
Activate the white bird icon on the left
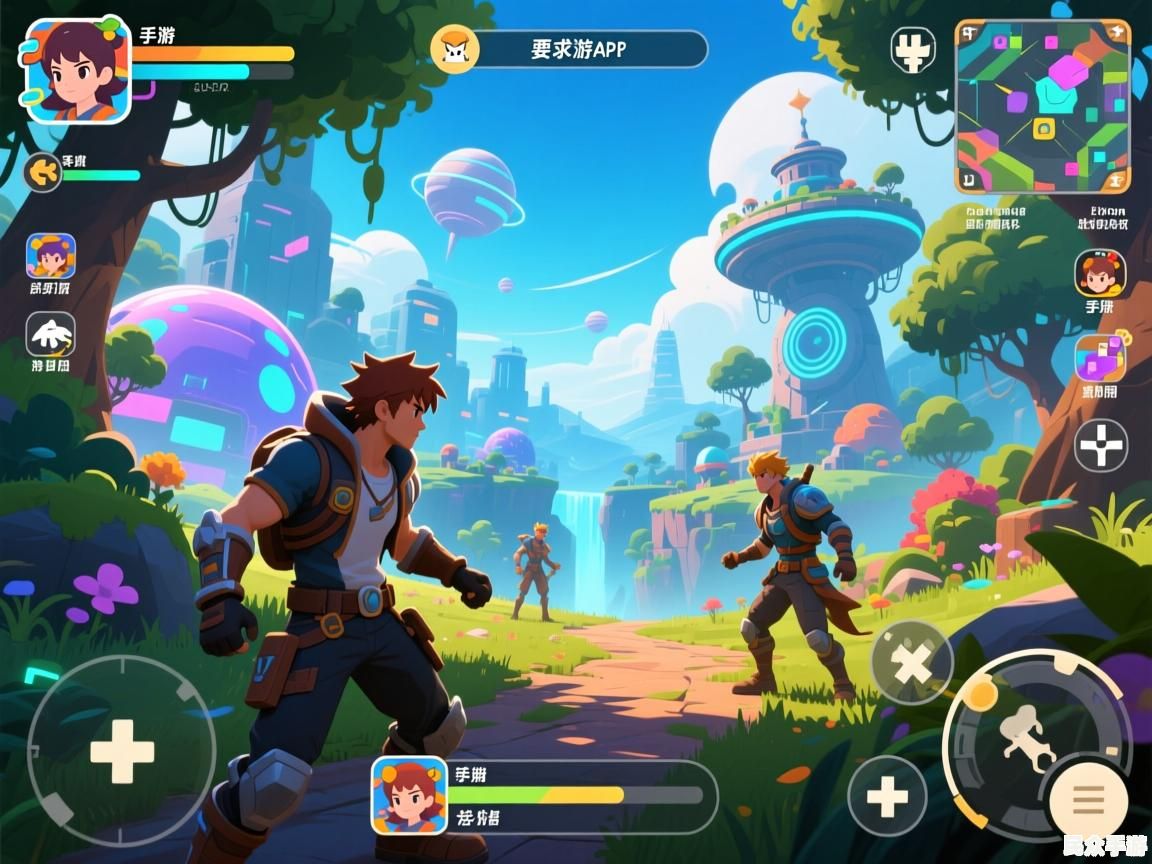pos(51,335)
